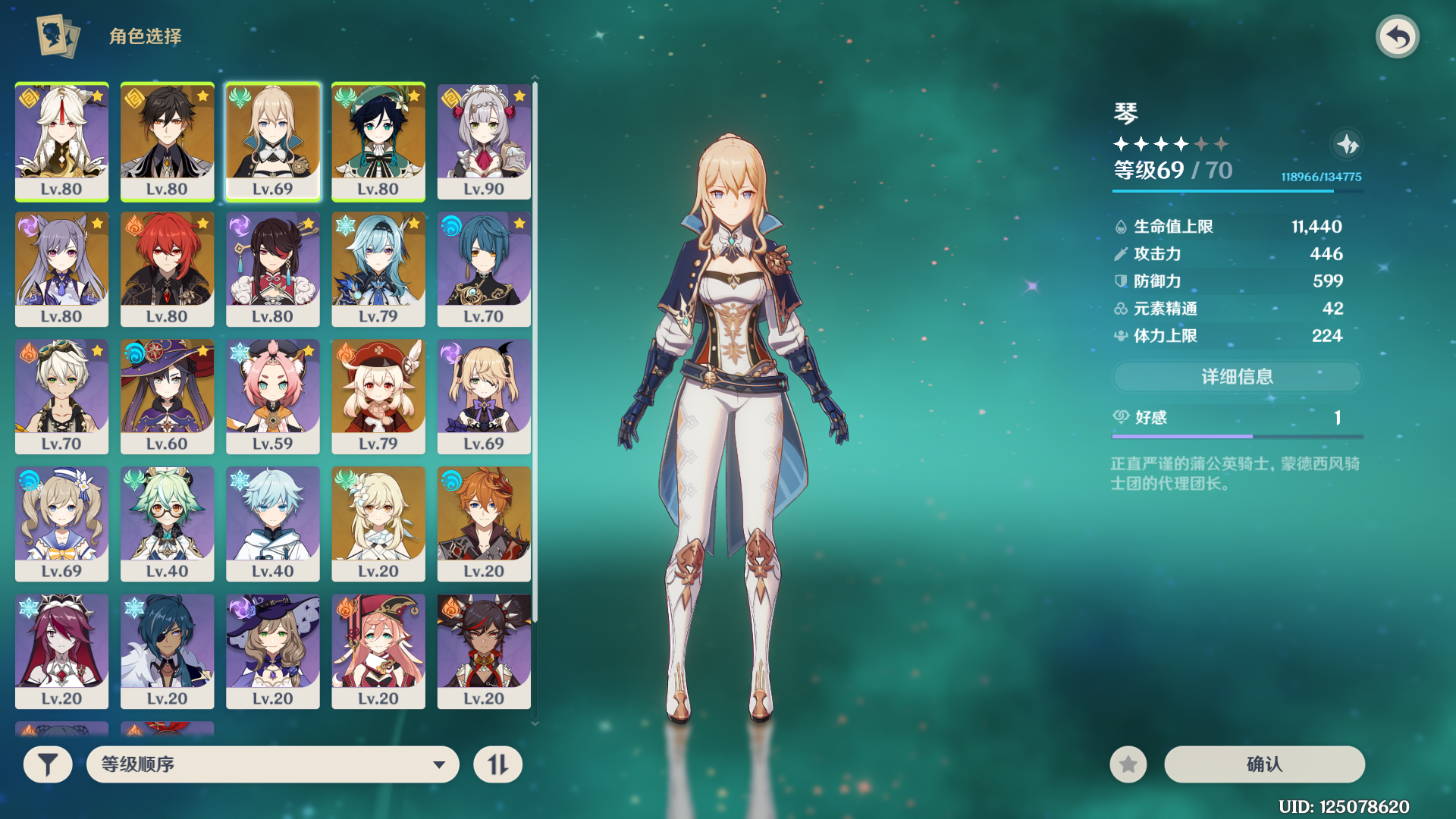The height and width of the screenshot is (819, 1456).
Task: Select Ningguang's character card
Action: [61, 142]
